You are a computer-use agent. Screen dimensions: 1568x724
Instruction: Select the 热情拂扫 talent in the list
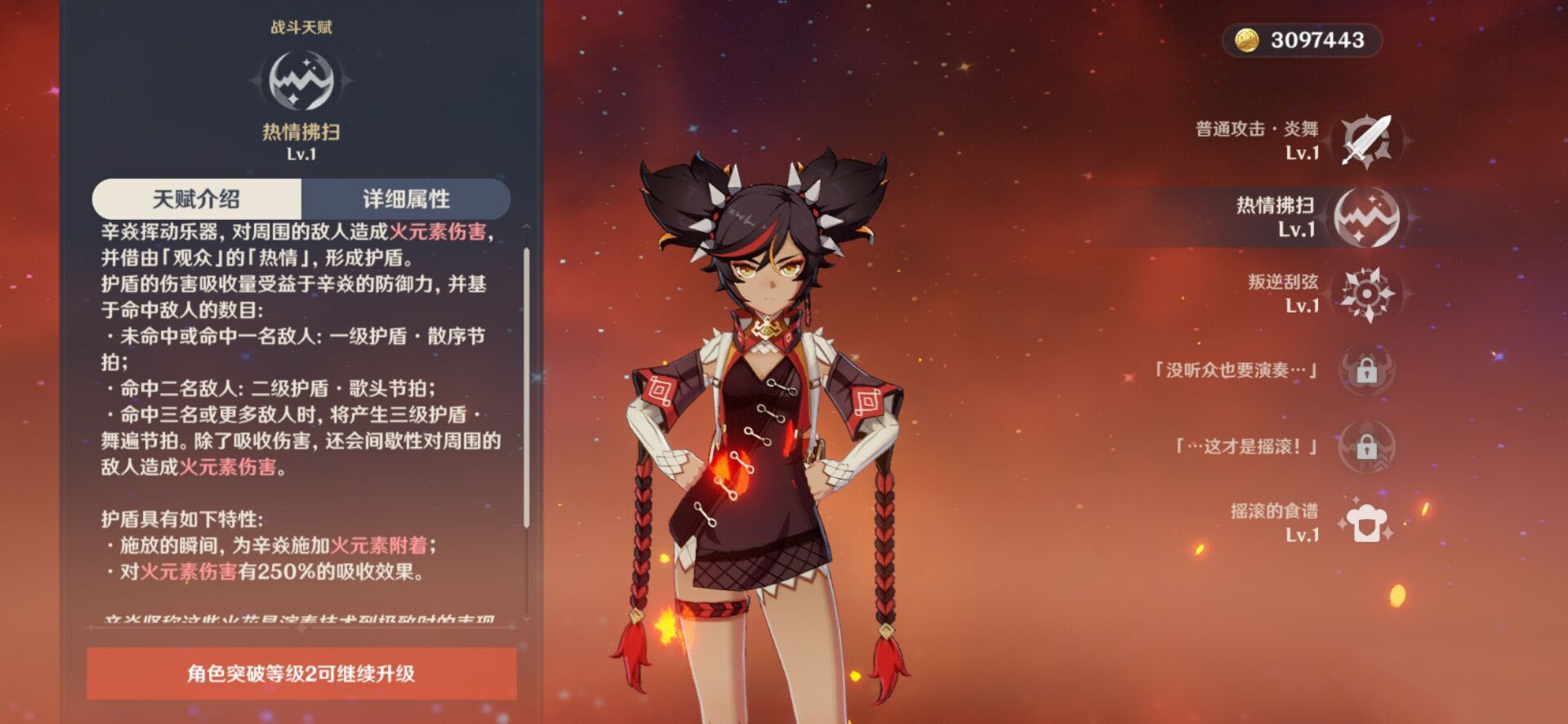pos(1366,217)
